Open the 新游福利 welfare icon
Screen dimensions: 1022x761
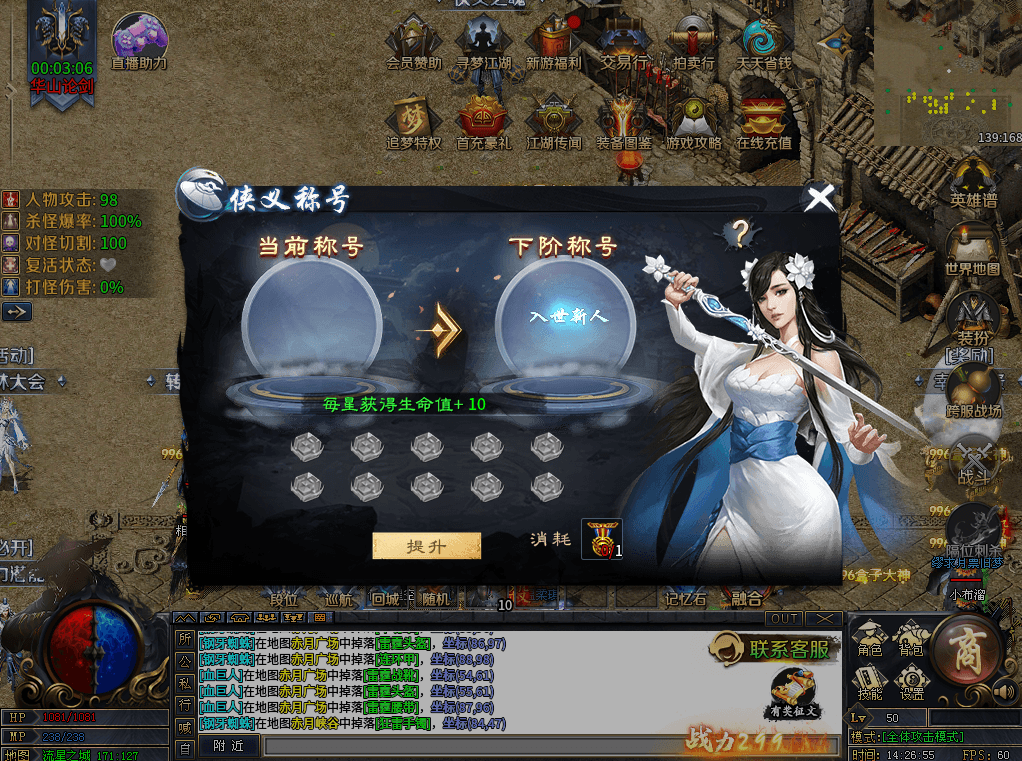(552, 43)
